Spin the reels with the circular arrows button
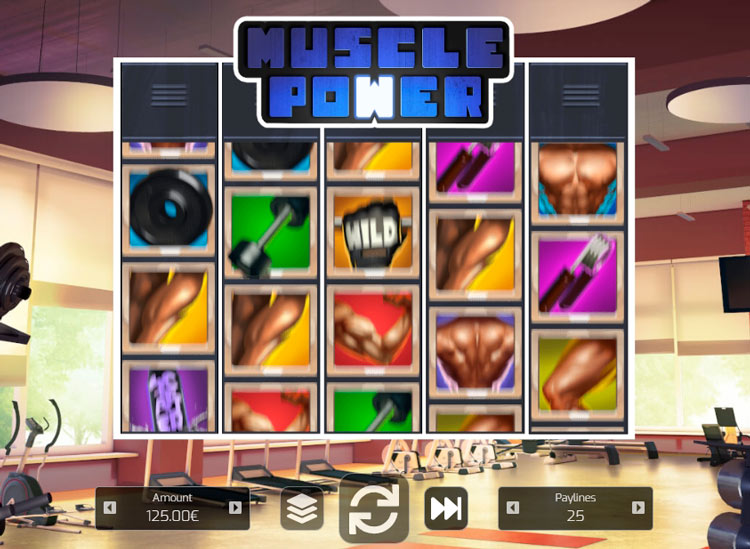750x549 pixels. [x=374, y=508]
